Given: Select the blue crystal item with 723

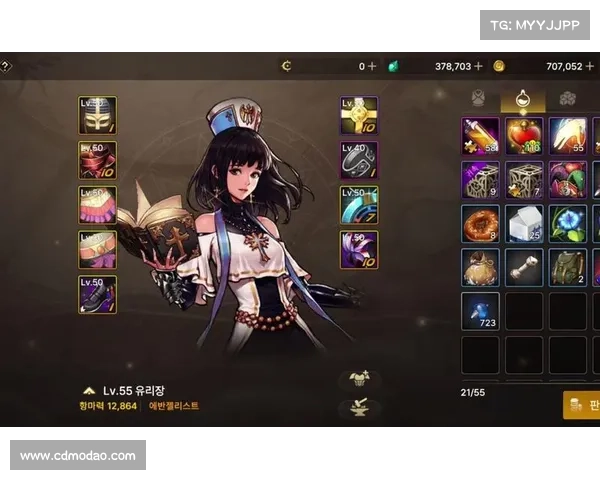Looking at the screenshot, I should tap(480, 311).
